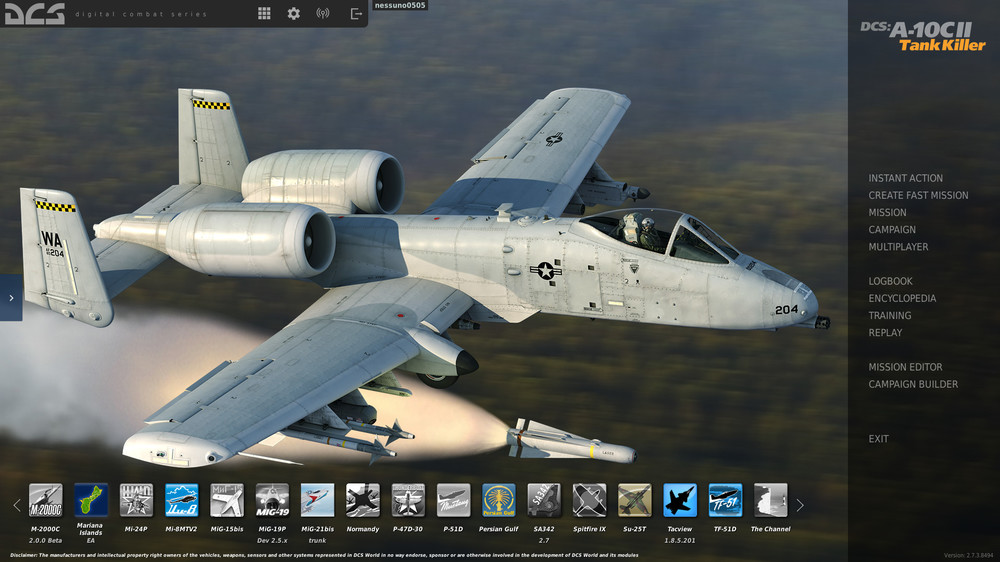The height and width of the screenshot is (562, 1000).
Task: Go to Training missions
Action: (x=889, y=315)
